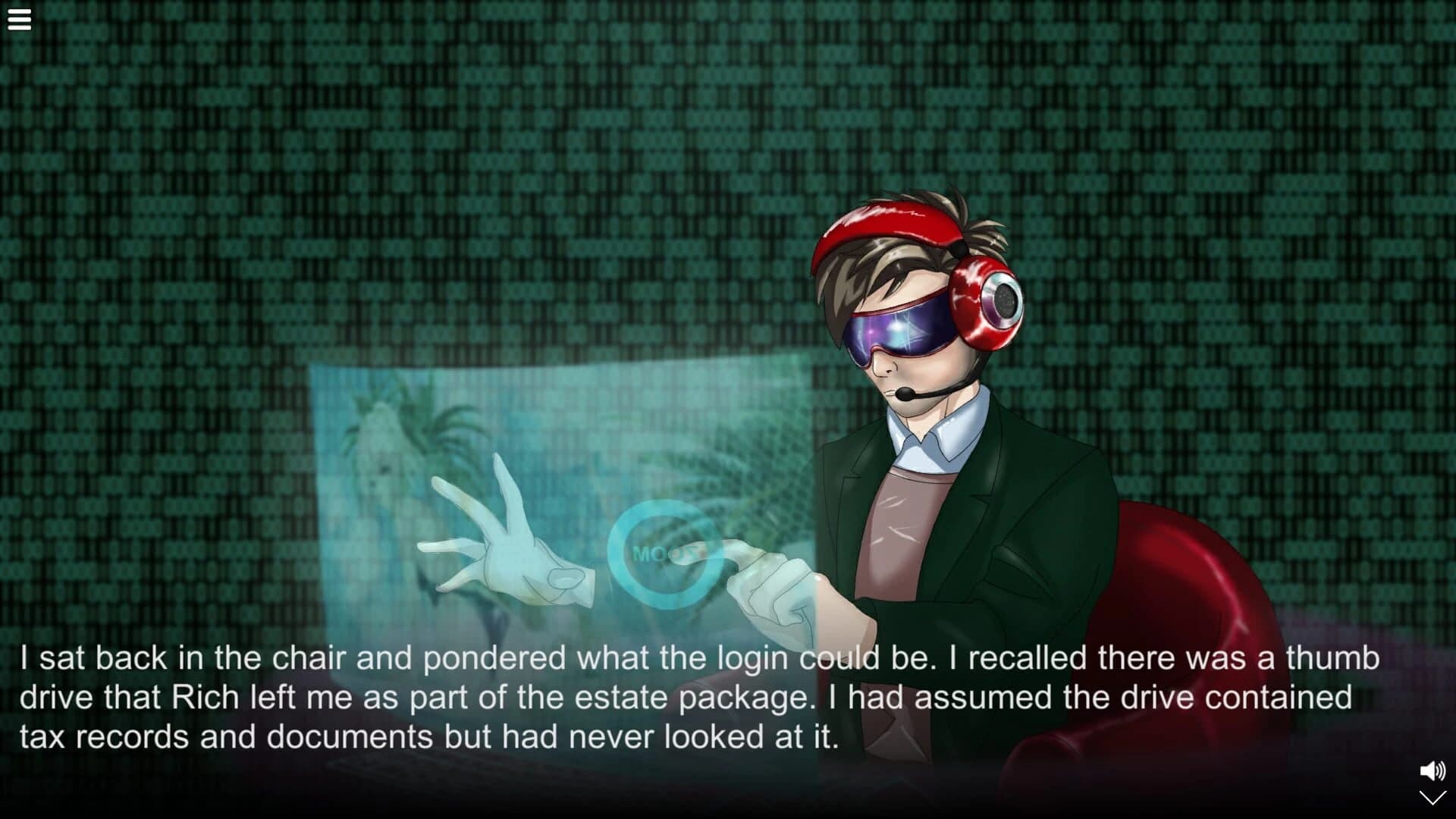Click the speaker control to adjust volume
The image size is (1456, 819).
coord(1432,770)
